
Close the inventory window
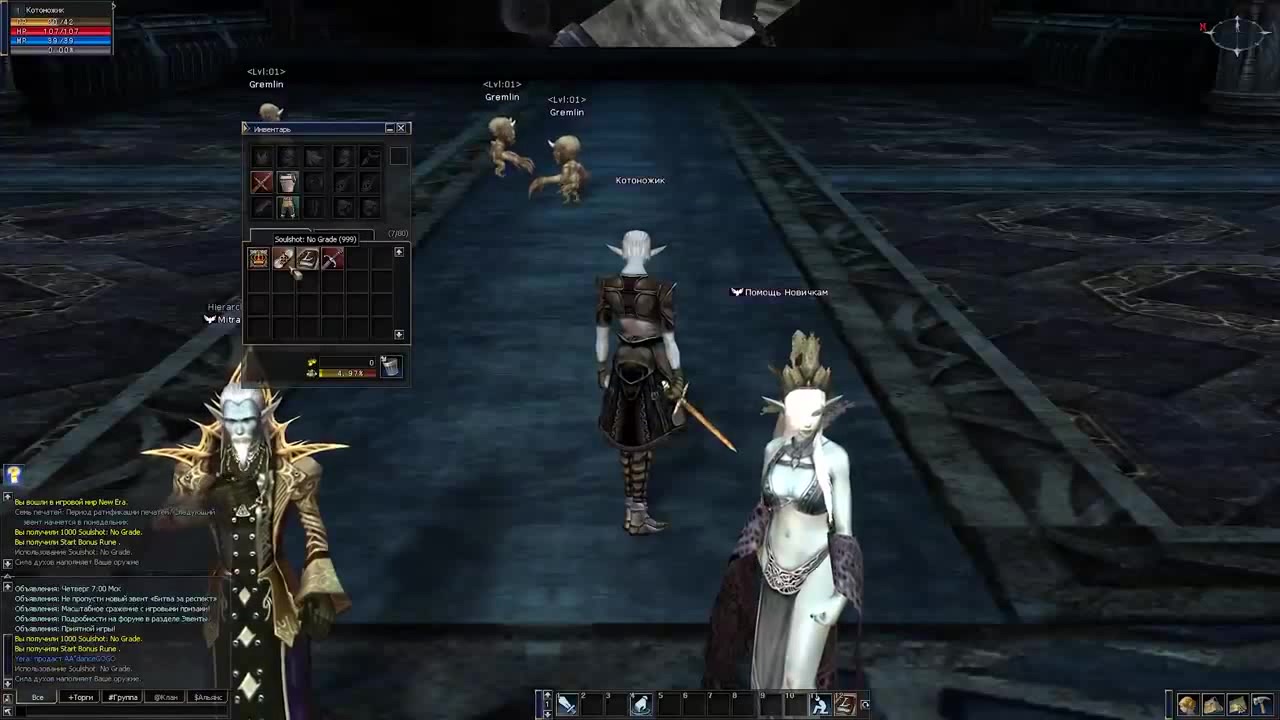tap(401, 128)
